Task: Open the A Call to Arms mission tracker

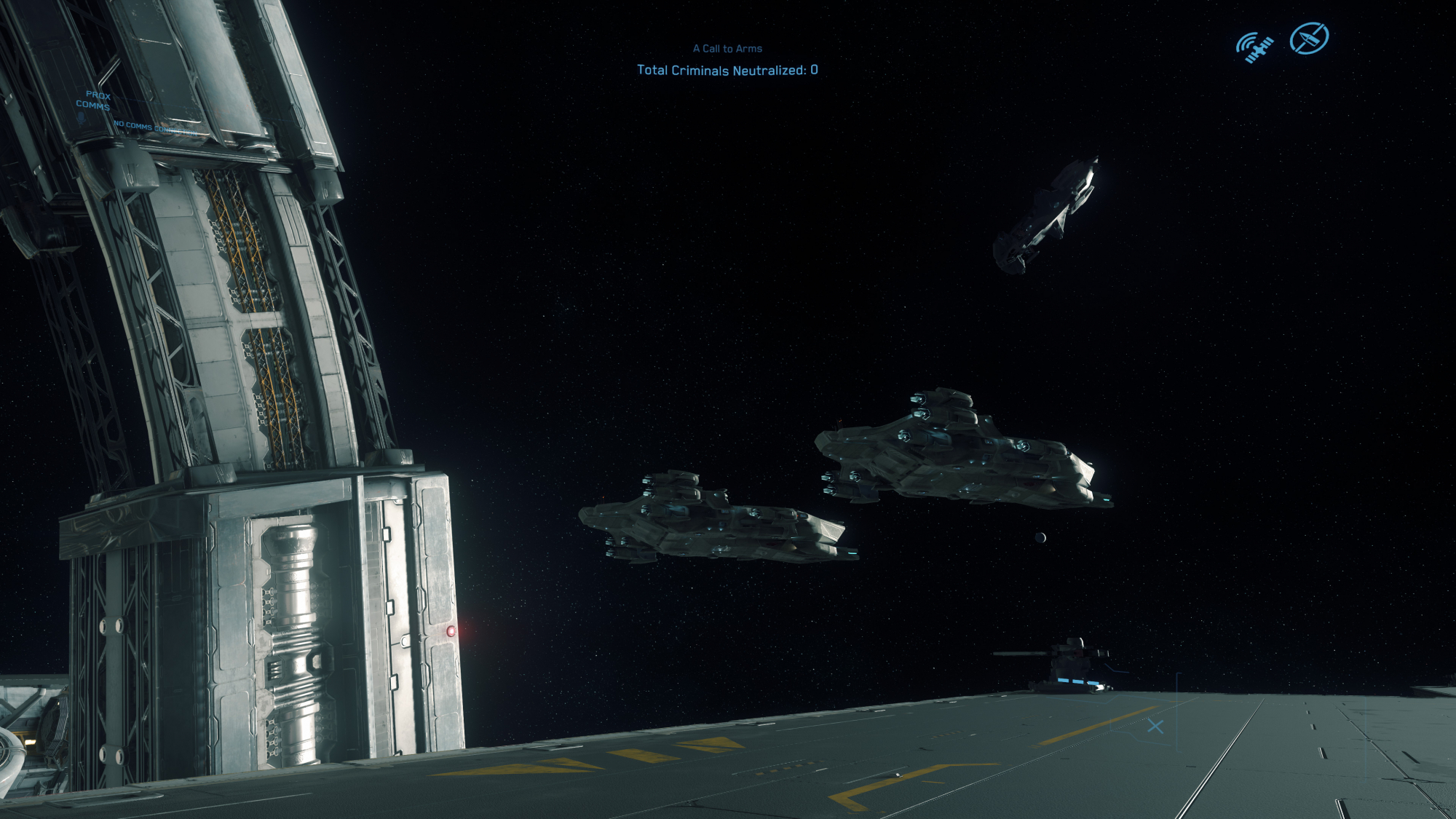Action: (727, 49)
